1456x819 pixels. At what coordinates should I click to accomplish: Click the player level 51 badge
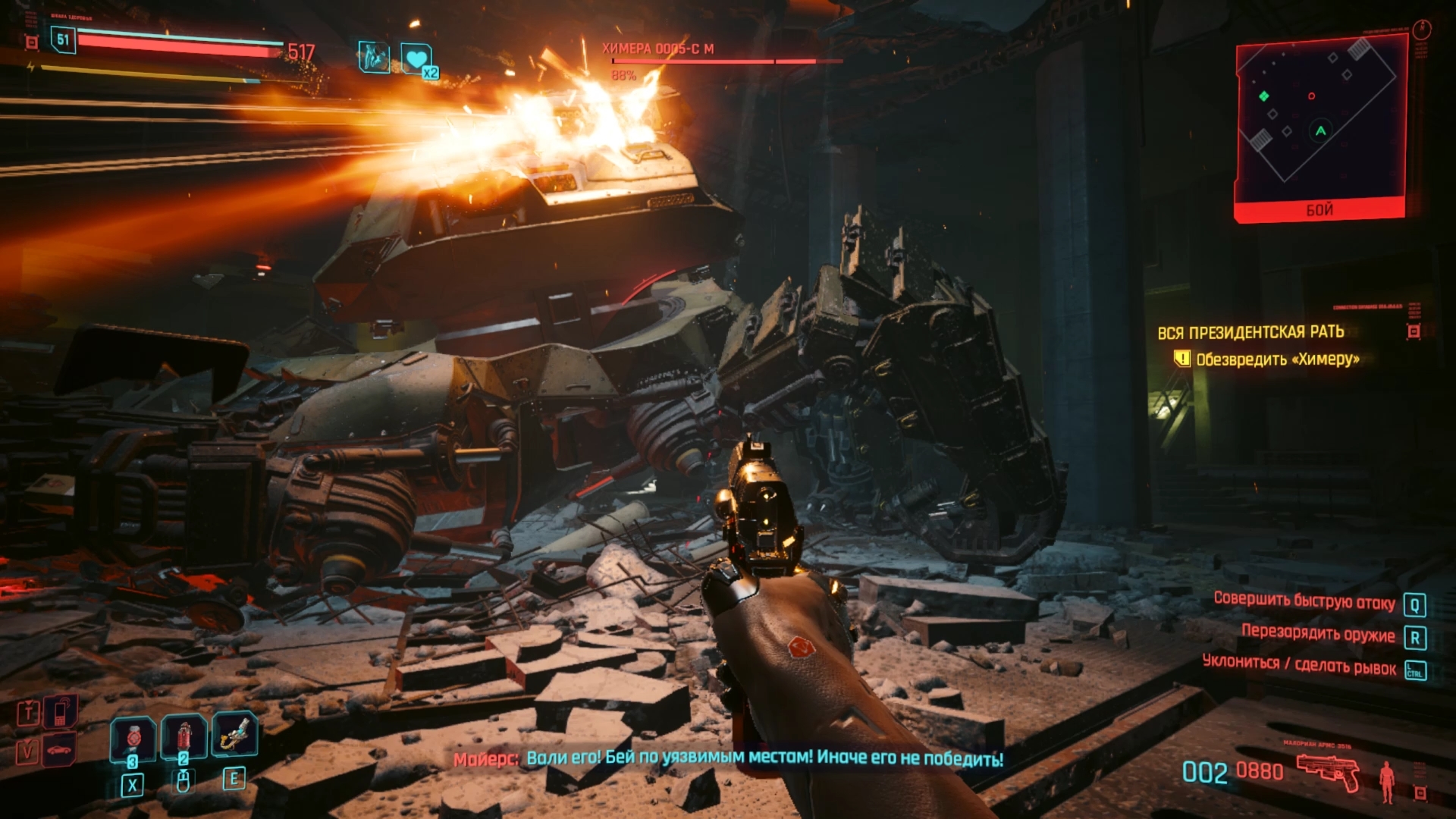63,39
